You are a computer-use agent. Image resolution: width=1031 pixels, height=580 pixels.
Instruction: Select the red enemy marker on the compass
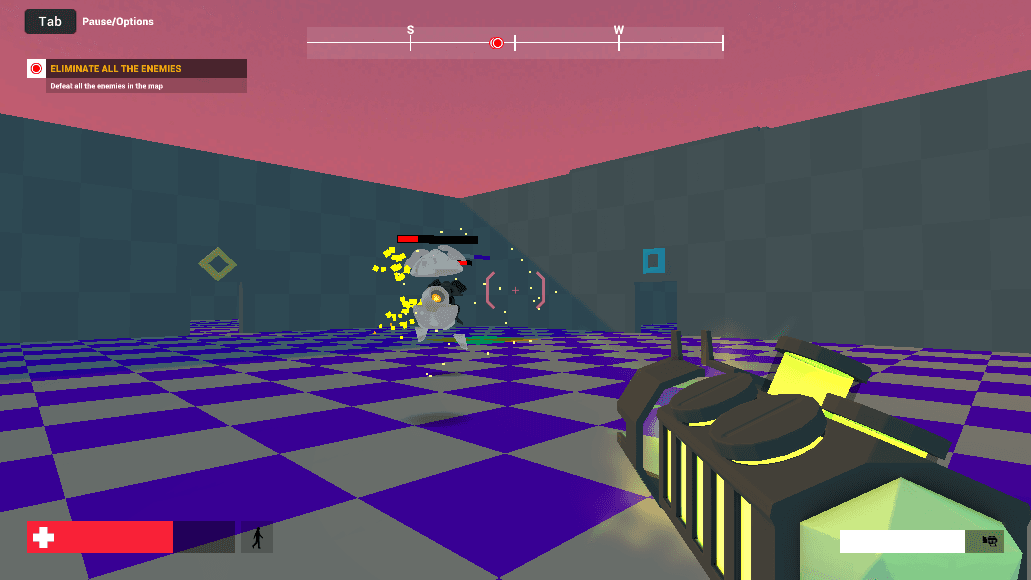point(497,43)
